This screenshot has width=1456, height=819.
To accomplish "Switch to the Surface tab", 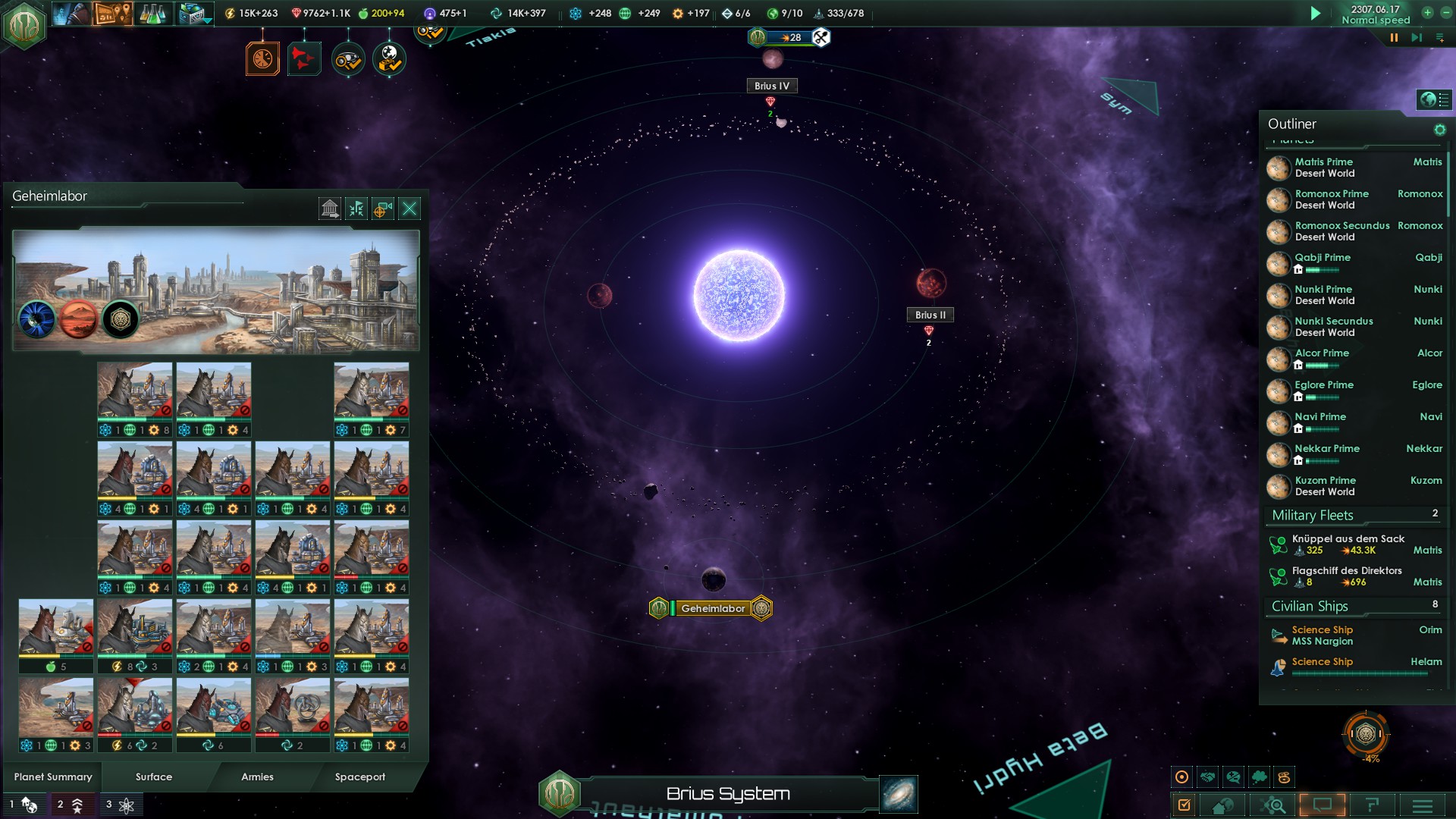I will (x=154, y=777).
